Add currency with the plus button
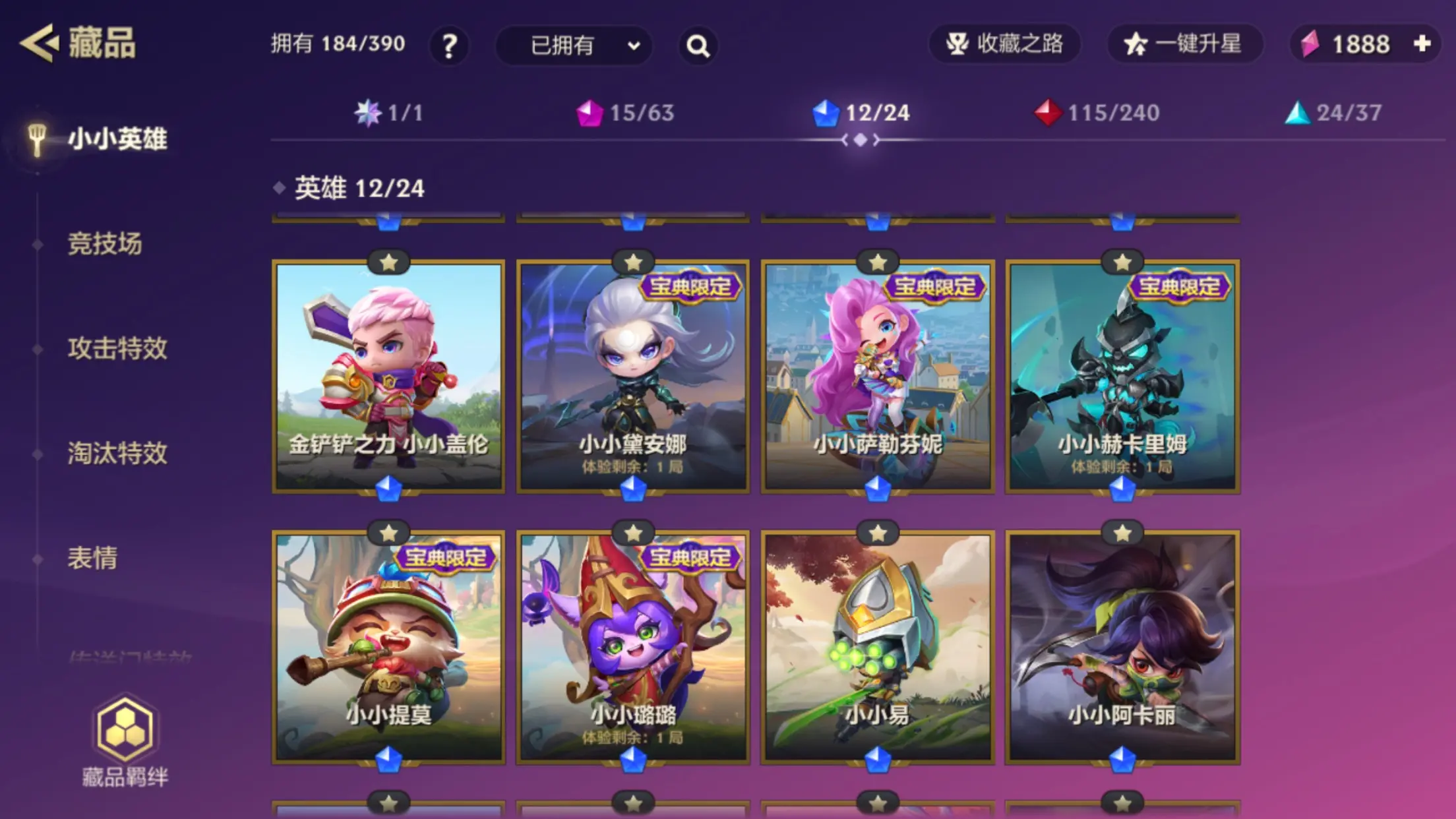 [x=1422, y=44]
